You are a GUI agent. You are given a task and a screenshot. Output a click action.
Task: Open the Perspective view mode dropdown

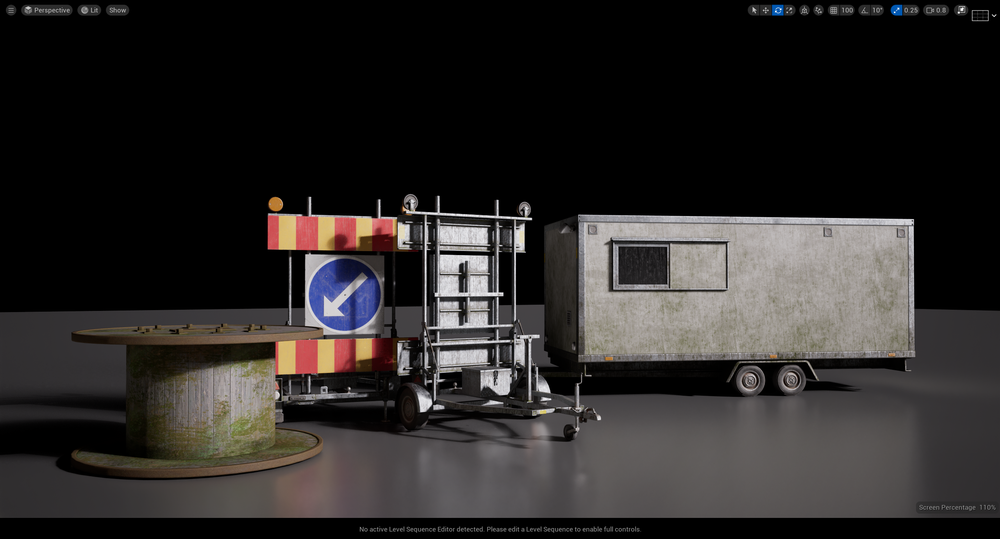point(47,10)
